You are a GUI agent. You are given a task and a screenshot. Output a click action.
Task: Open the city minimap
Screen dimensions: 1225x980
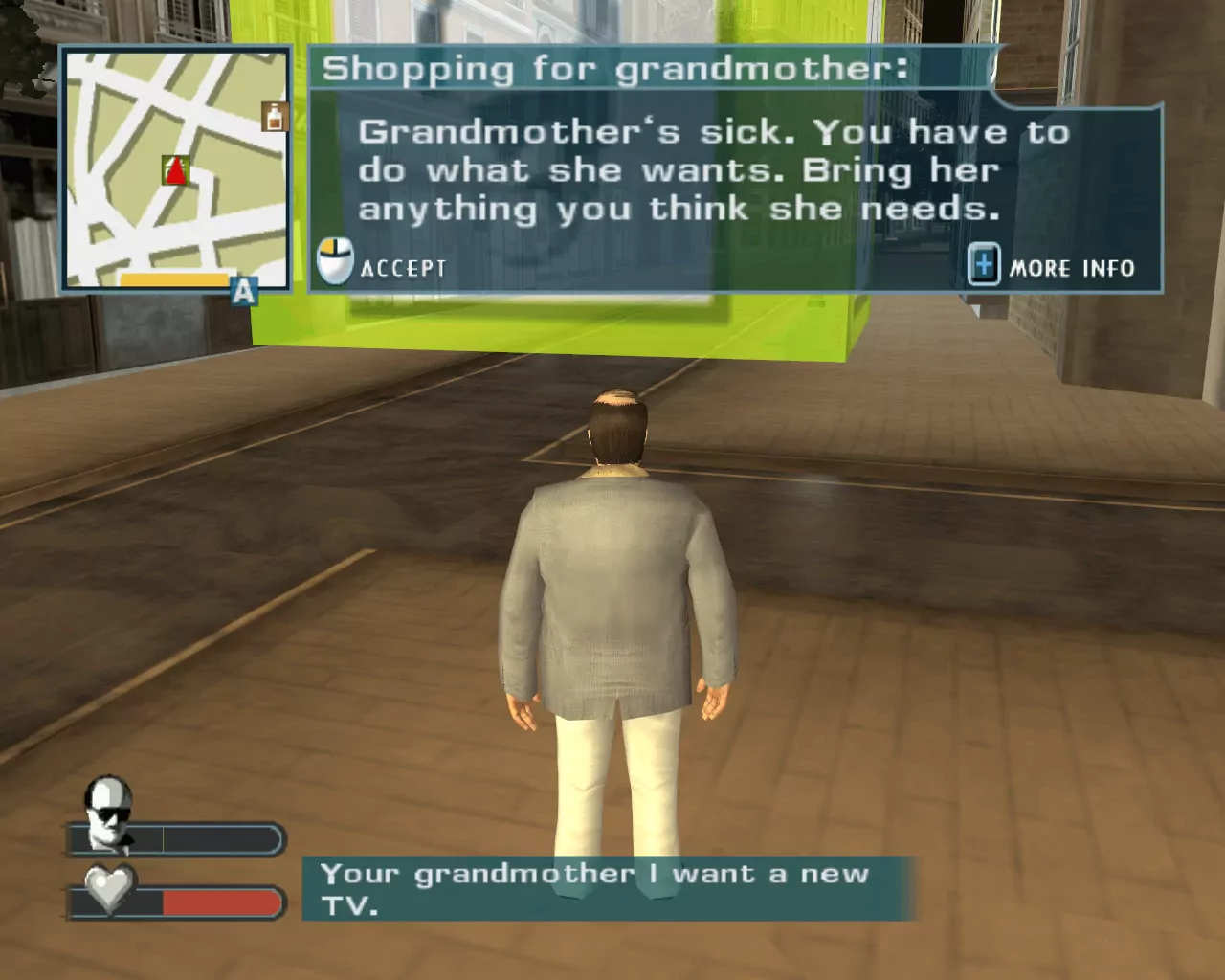176,168
